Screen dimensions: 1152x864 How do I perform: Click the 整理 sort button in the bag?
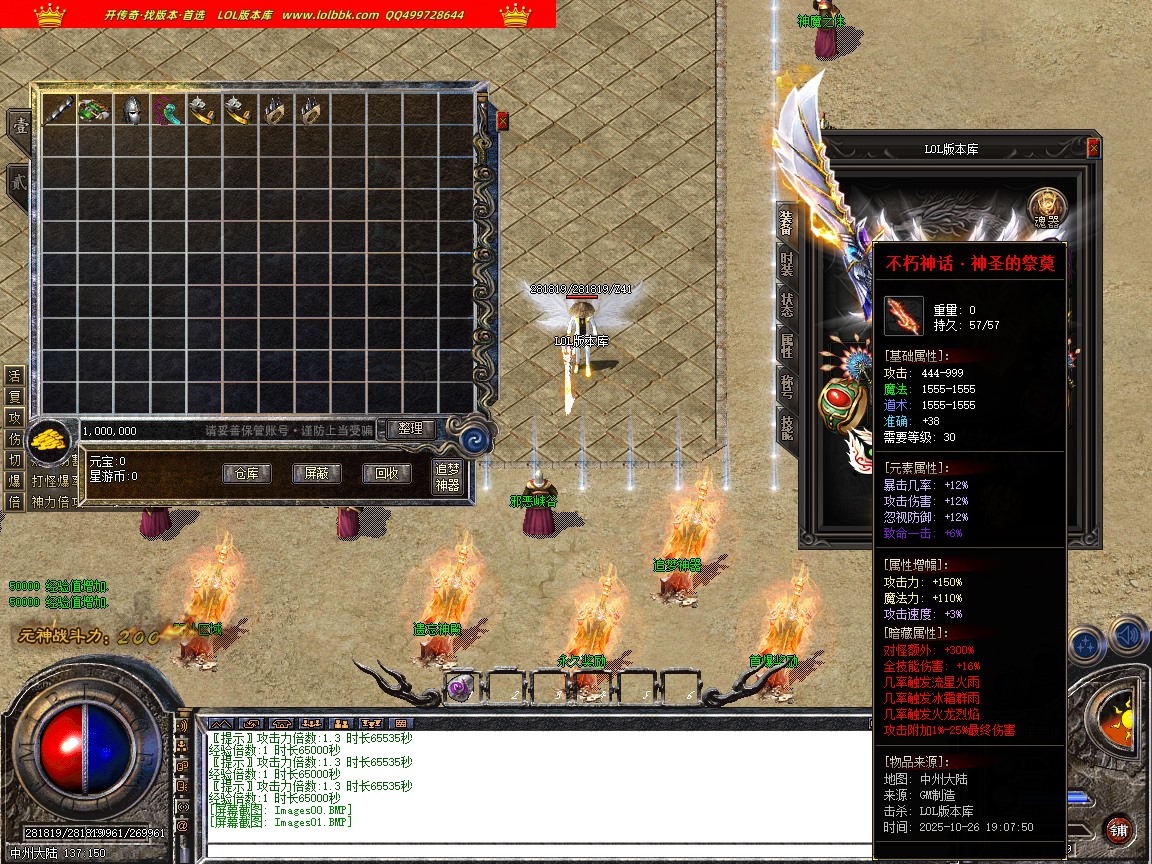tap(411, 429)
